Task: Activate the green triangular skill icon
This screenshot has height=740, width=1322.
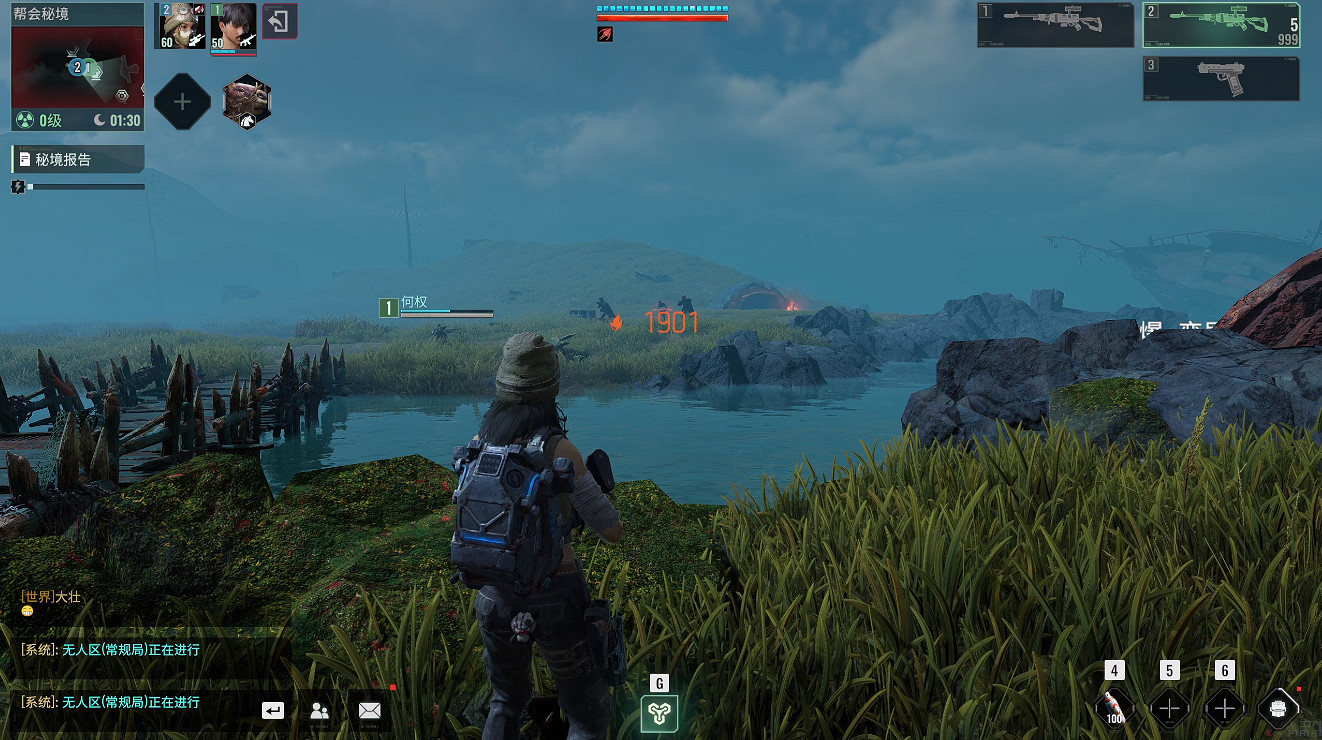Action: coord(659,713)
